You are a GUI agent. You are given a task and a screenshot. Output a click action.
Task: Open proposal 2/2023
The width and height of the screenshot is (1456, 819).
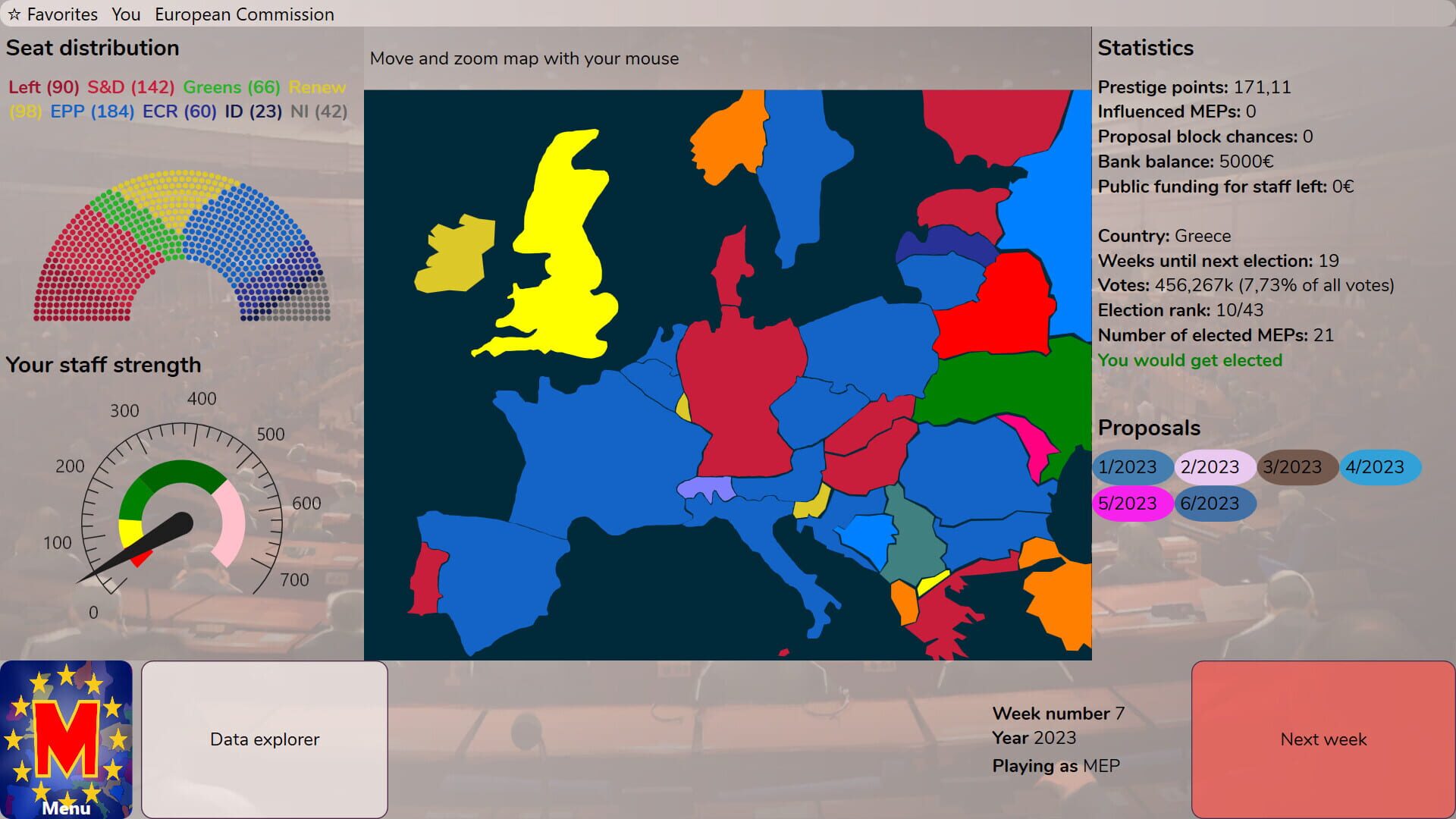(1215, 467)
